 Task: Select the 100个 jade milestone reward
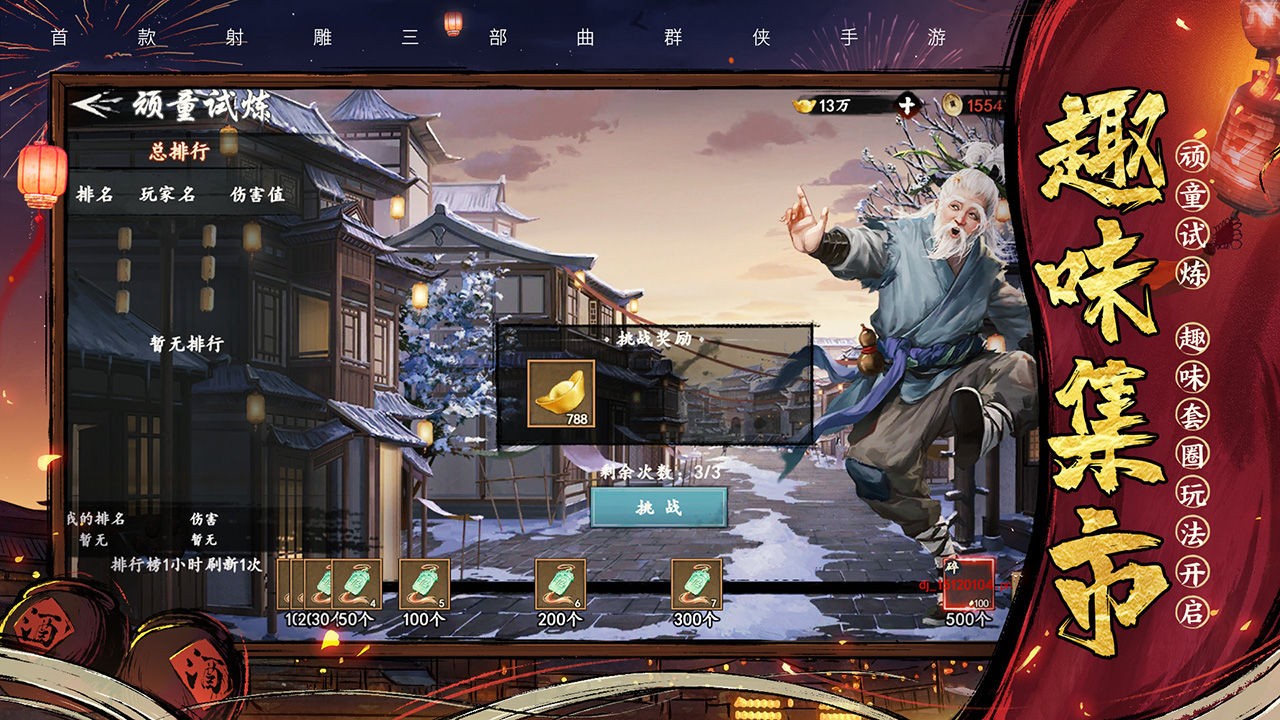point(424,584)
